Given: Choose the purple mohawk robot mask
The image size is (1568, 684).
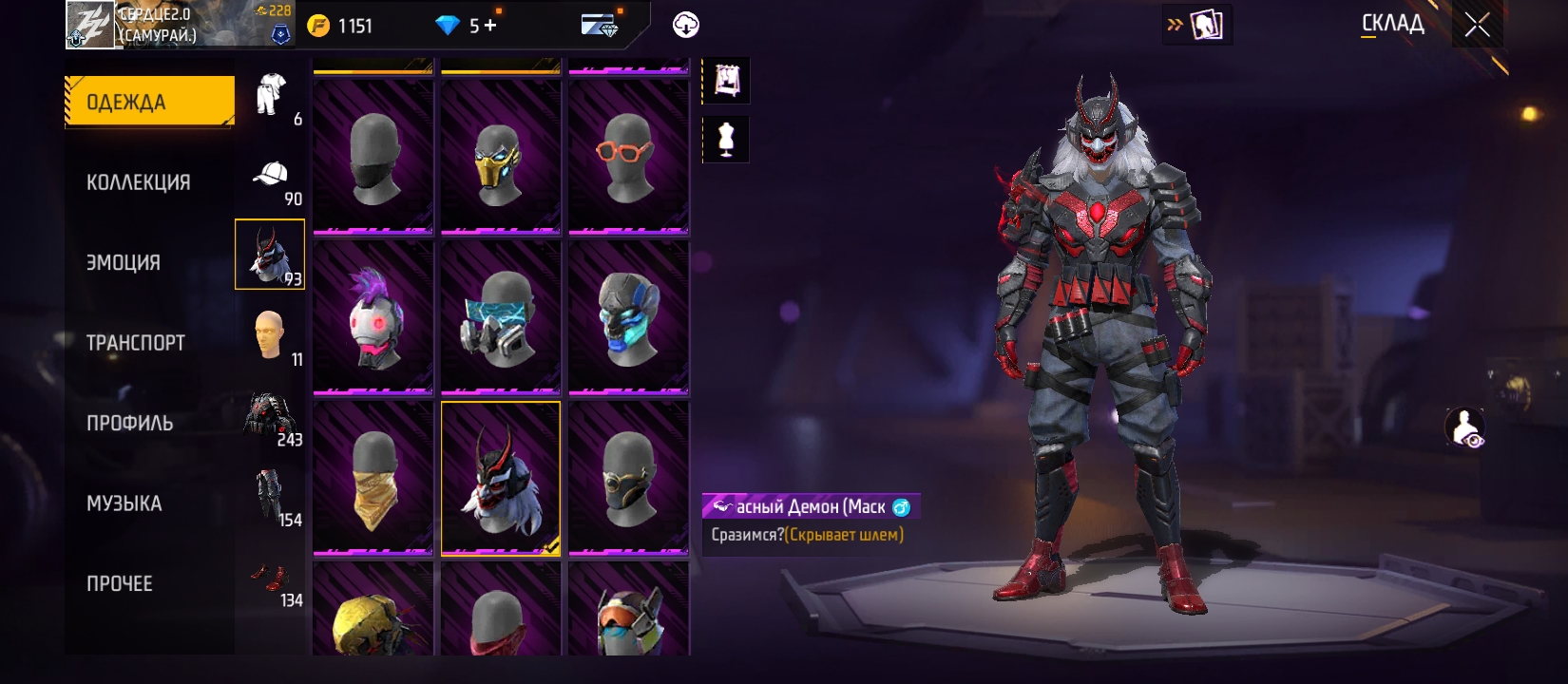Looking at the screenshot, I should 373,317.
